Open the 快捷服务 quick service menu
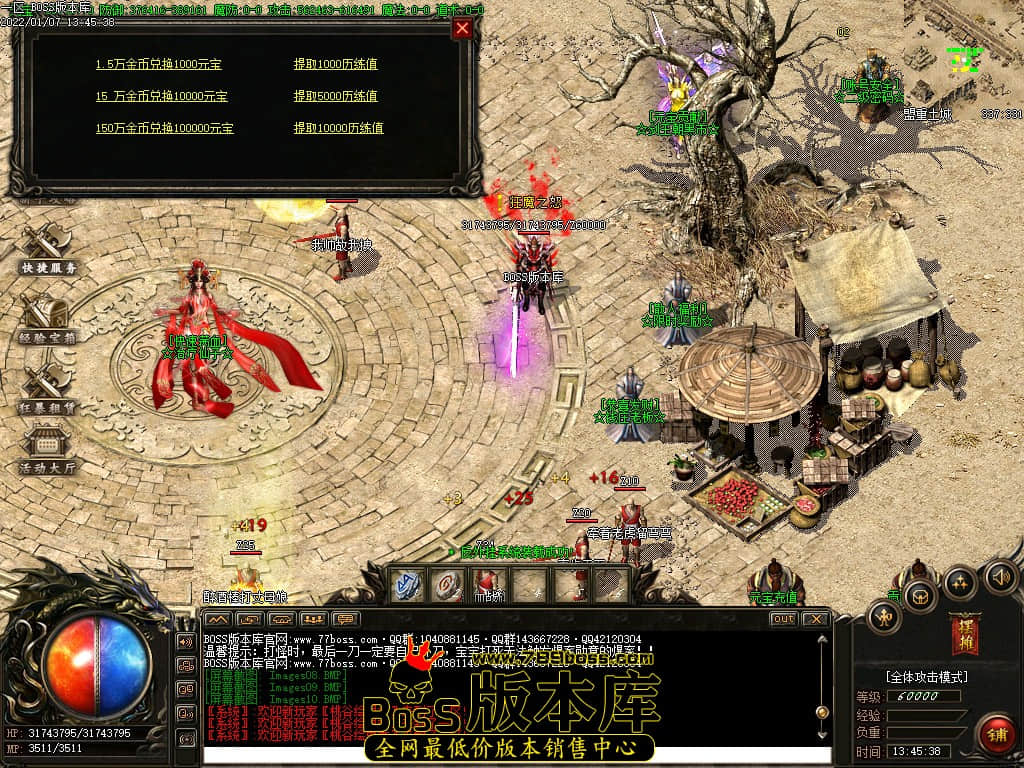The image size is (1024, 768). [x=47, y=250]
